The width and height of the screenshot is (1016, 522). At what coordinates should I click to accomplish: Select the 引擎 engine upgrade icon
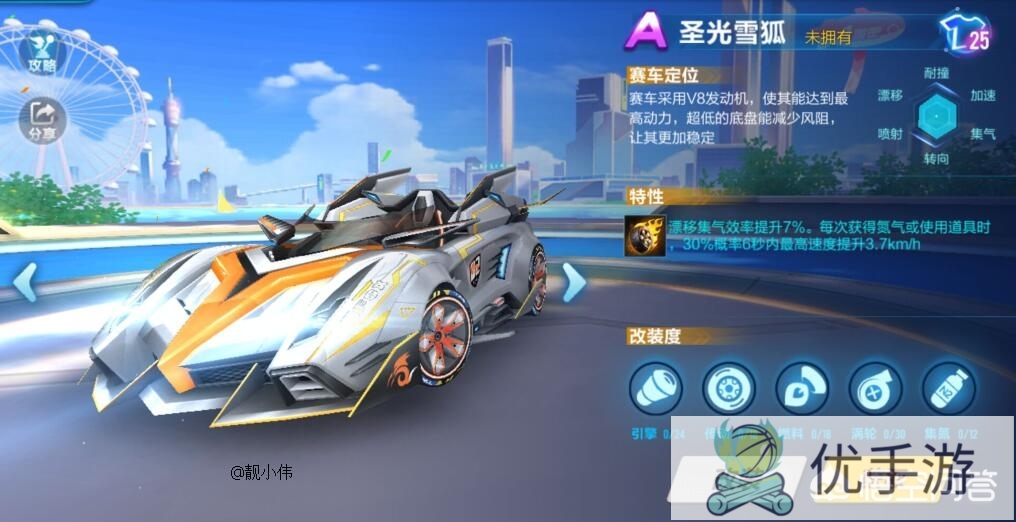[656, 388]
